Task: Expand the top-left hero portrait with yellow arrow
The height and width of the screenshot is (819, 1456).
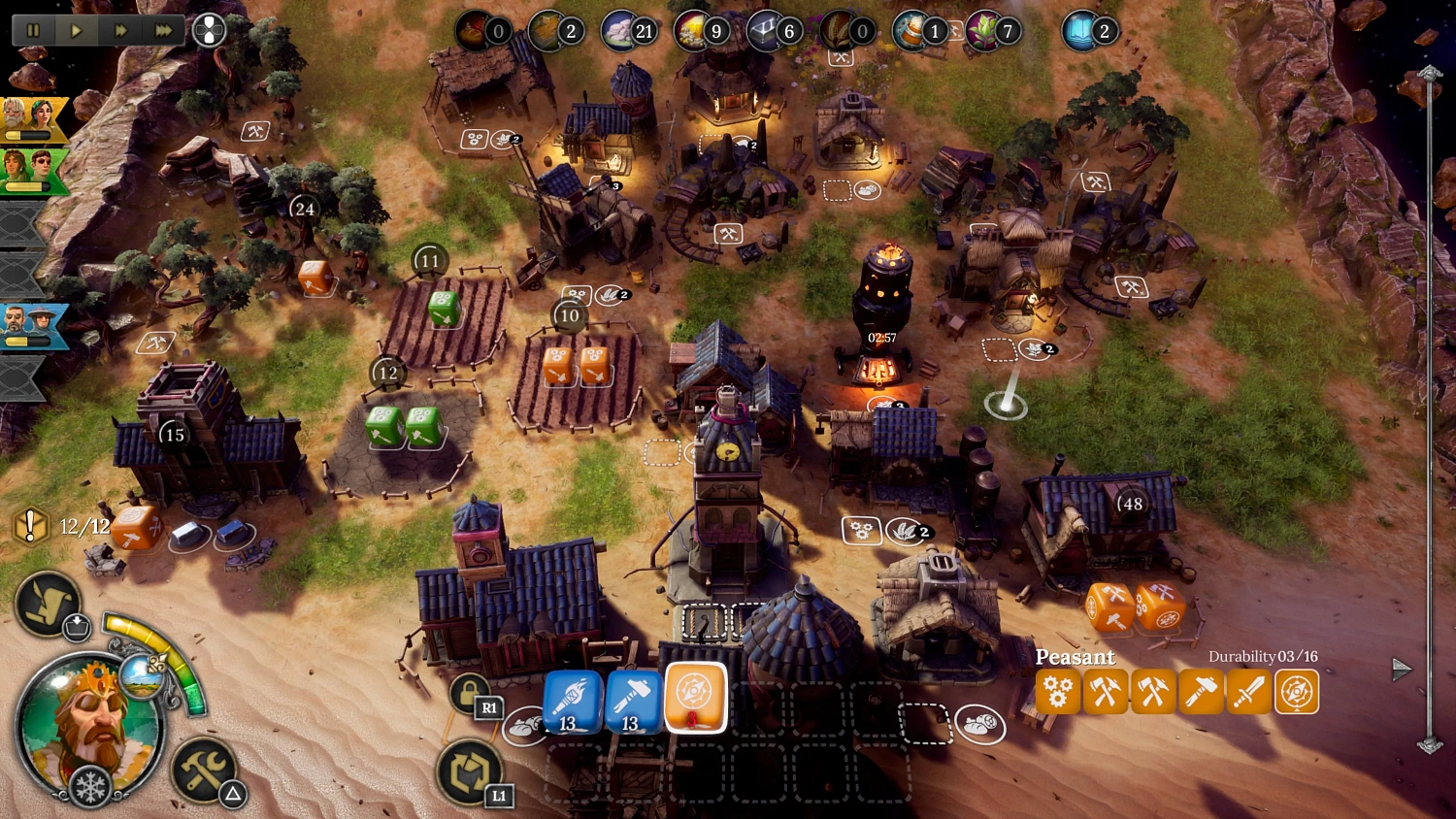Action: point(29,121)
